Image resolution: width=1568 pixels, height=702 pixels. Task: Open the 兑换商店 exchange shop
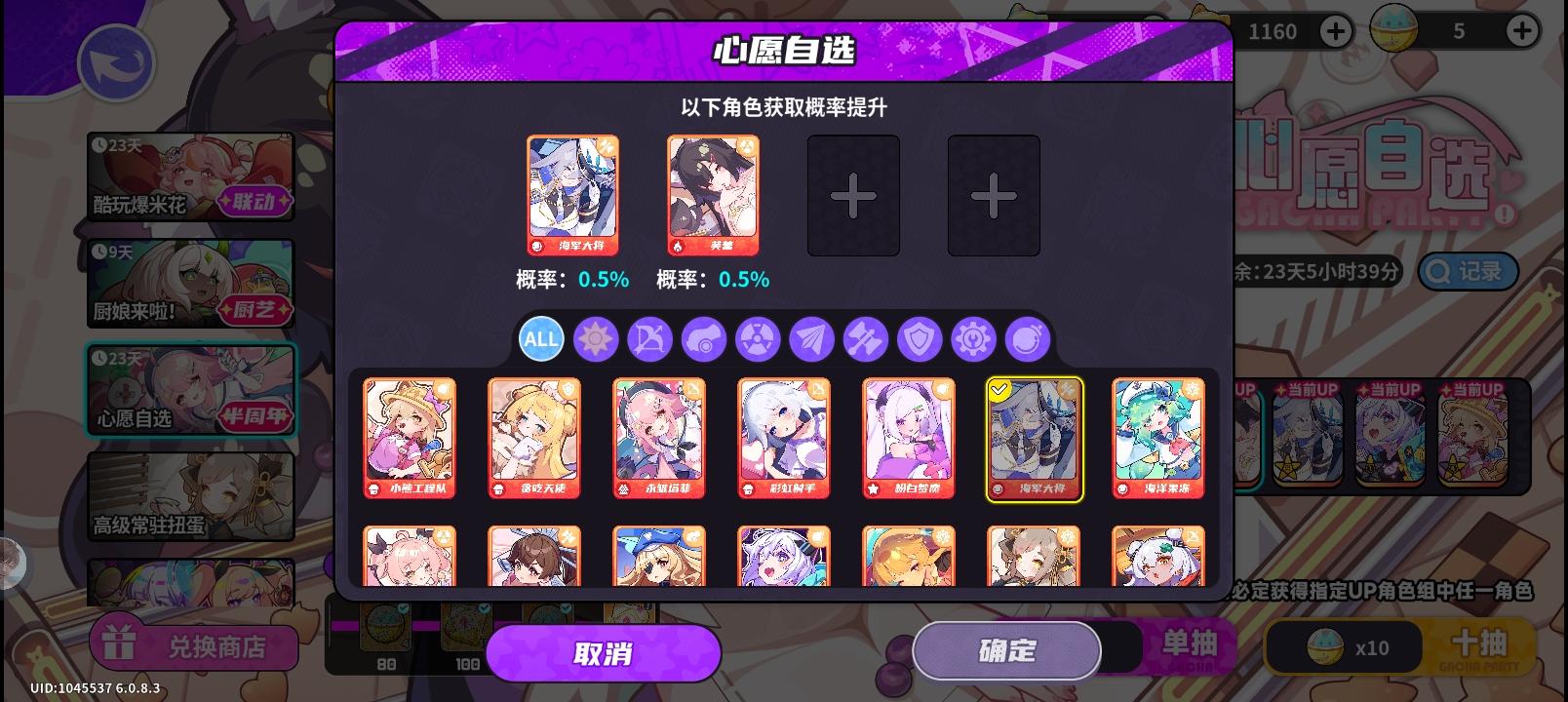pyautogui.click(x=194, y=645)
